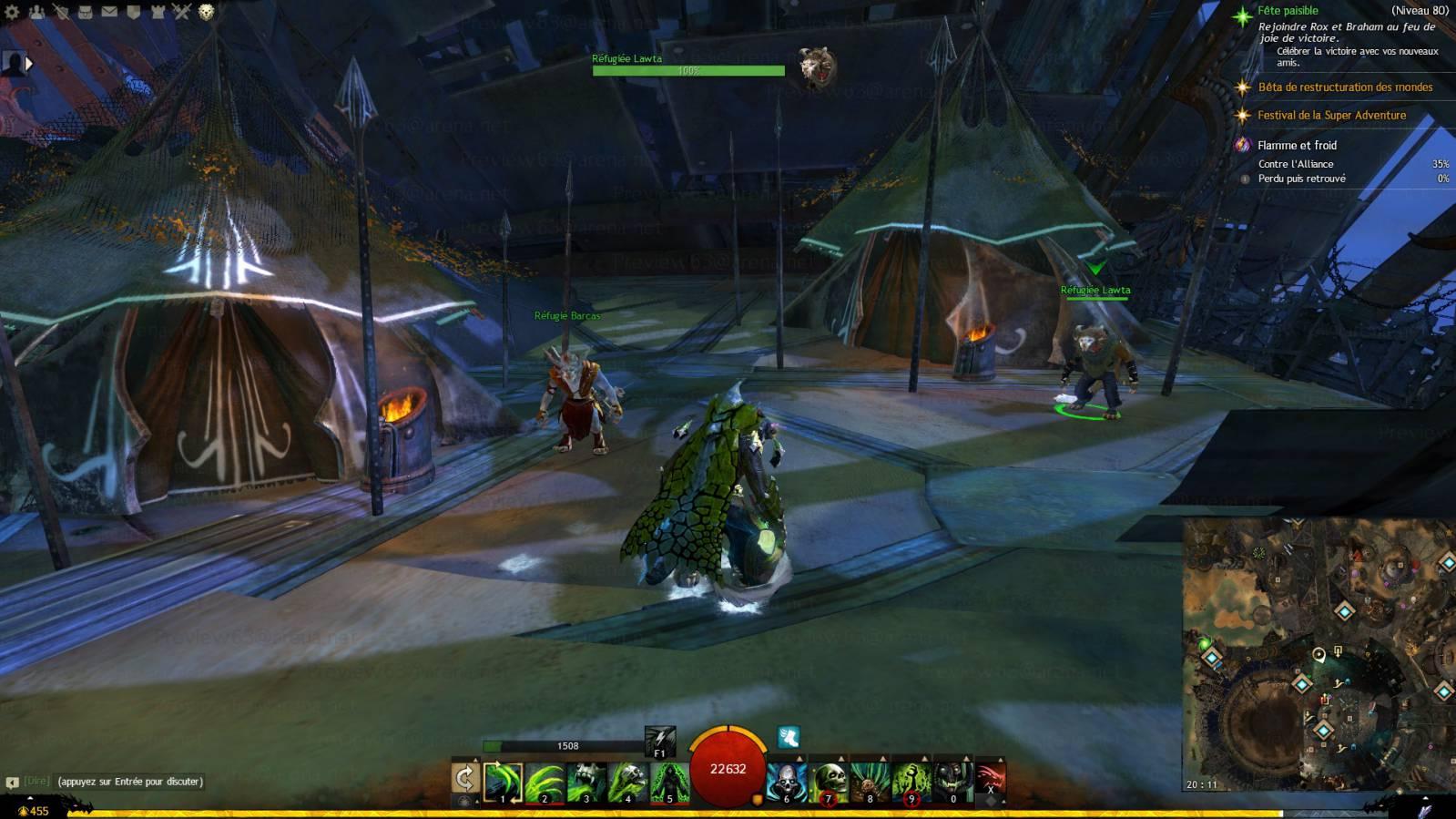1456x819 pixels.
Task: Click the minimap
Action: click(1319, 654)
